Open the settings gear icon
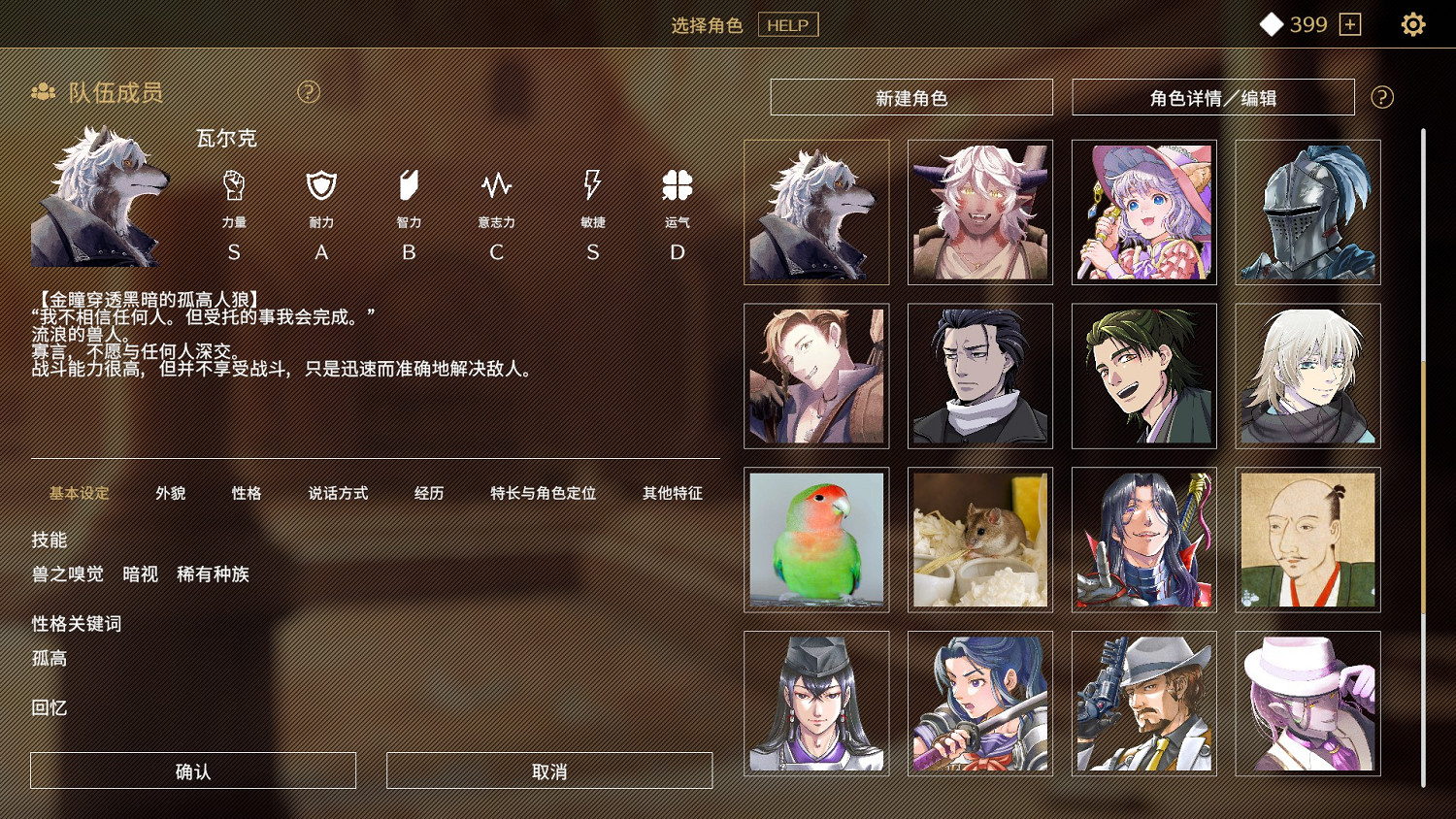 click(x=1415, y=24)
